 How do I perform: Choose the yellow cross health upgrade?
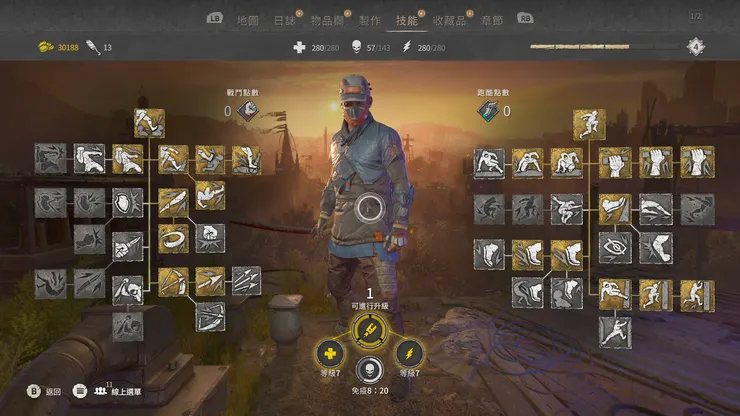pos(329,353)
